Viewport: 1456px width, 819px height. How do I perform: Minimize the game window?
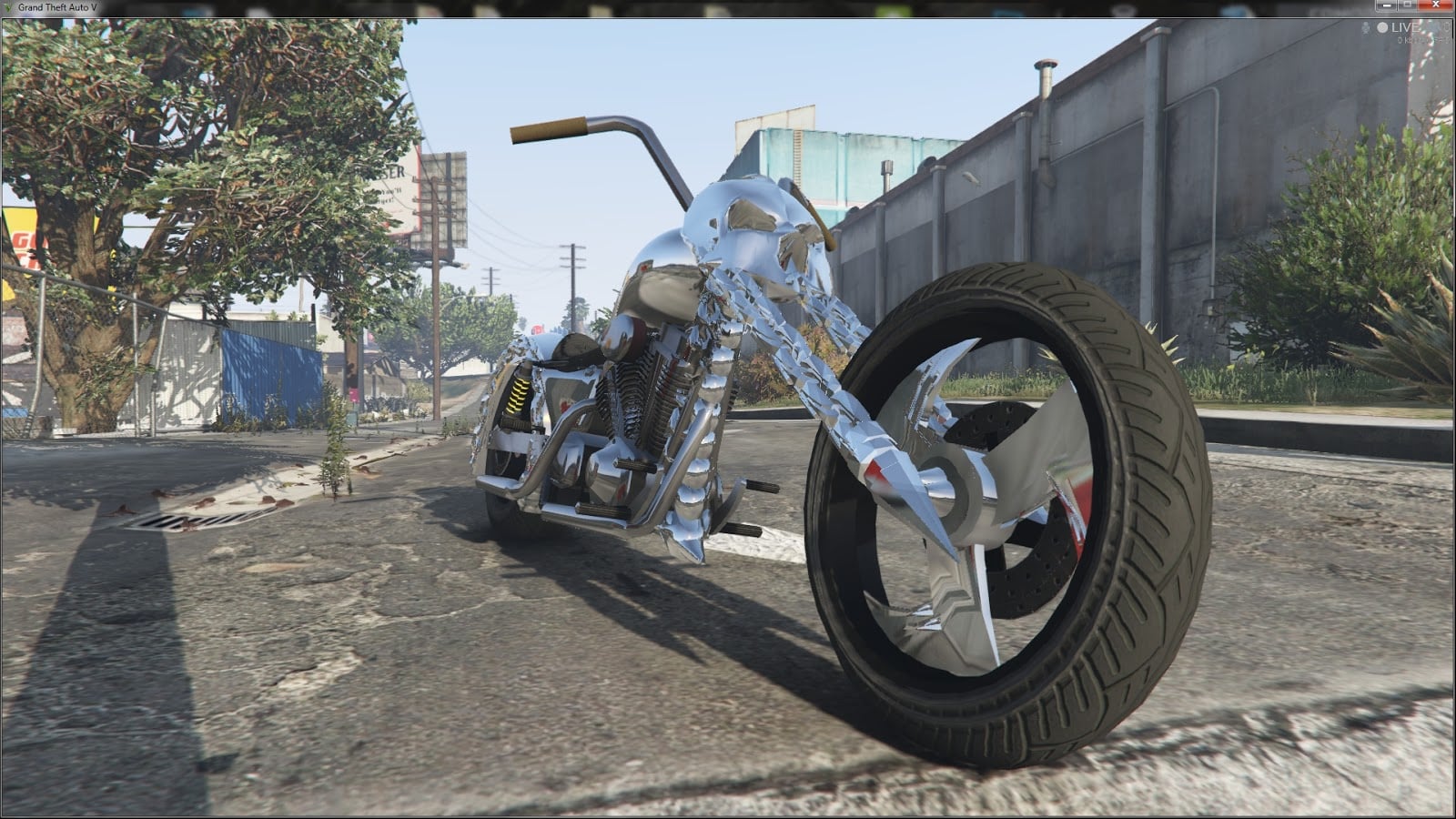pos(1389,6)
